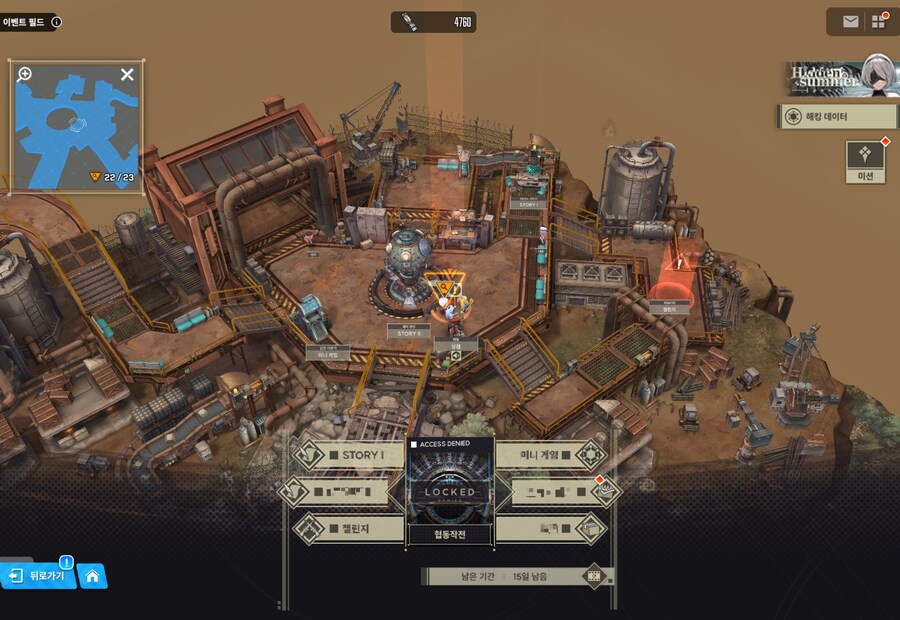Open the 미션 mission button
This screenshot has width=900, height=620.
[865, 162]
